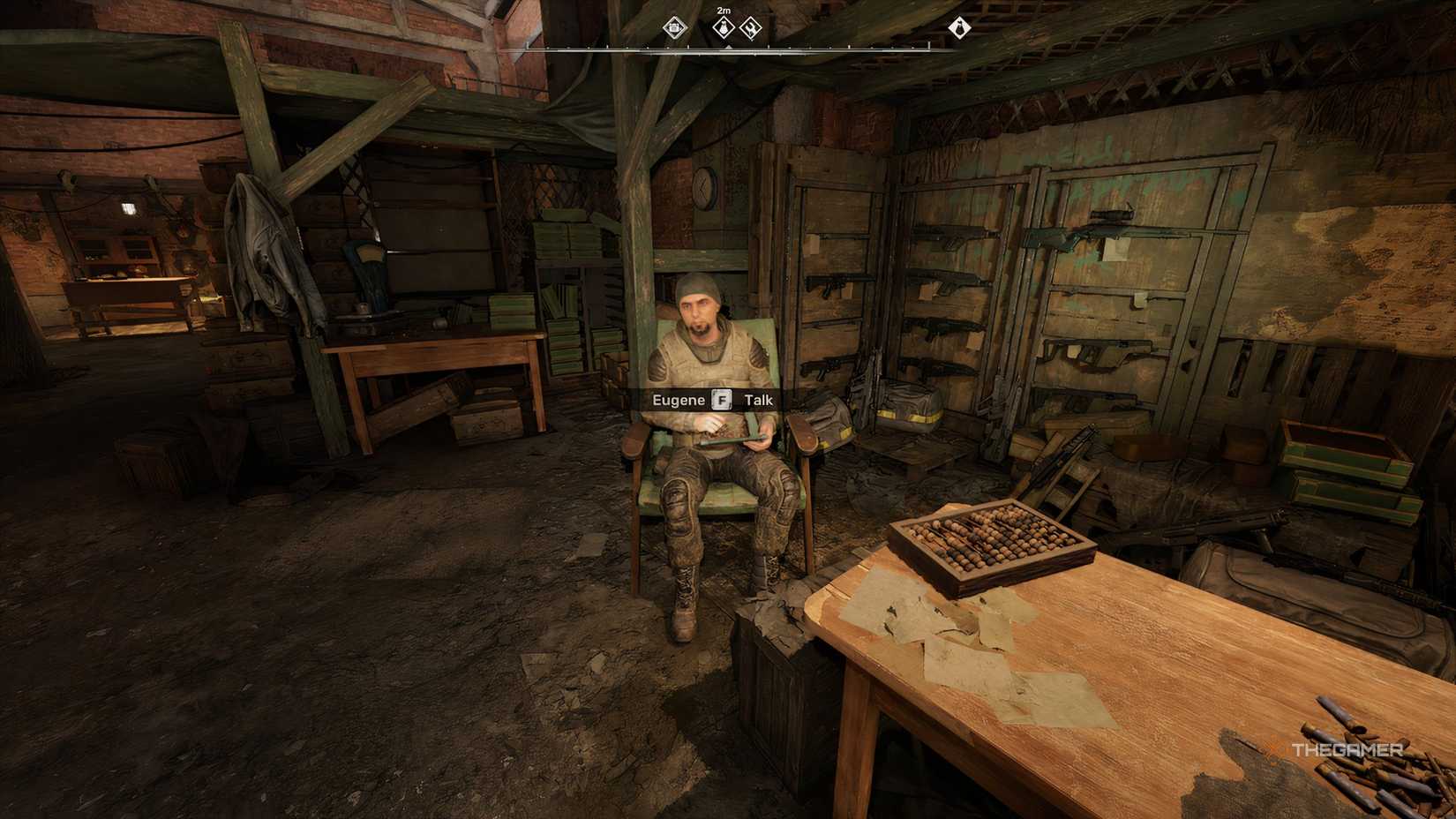The width and height of the screenshot is (1456, 819).
Task: Click the compass center pointer triangle
Action: 729,47
